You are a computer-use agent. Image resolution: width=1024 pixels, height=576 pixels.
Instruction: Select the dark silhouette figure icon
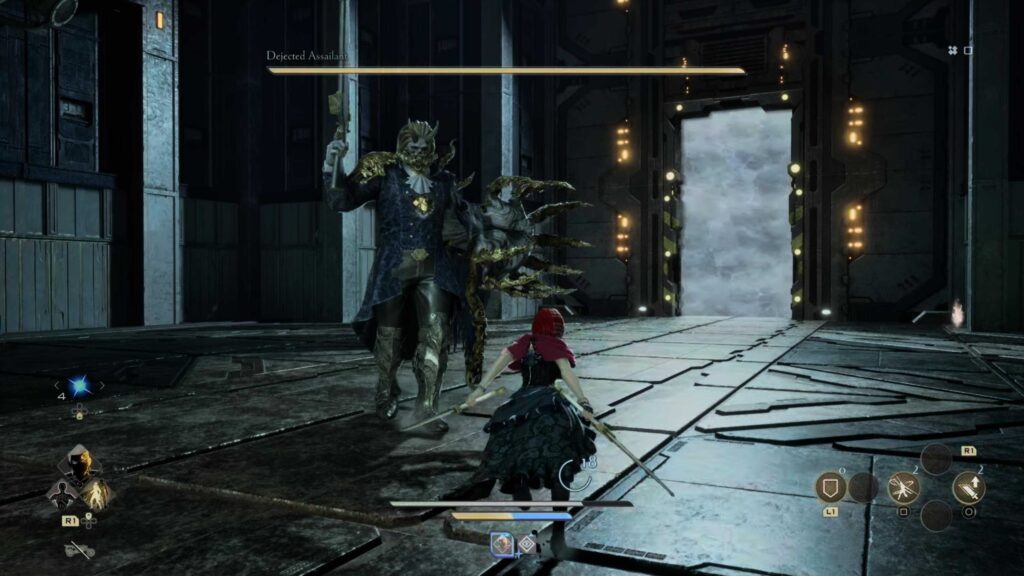click(x=61, y=492)
